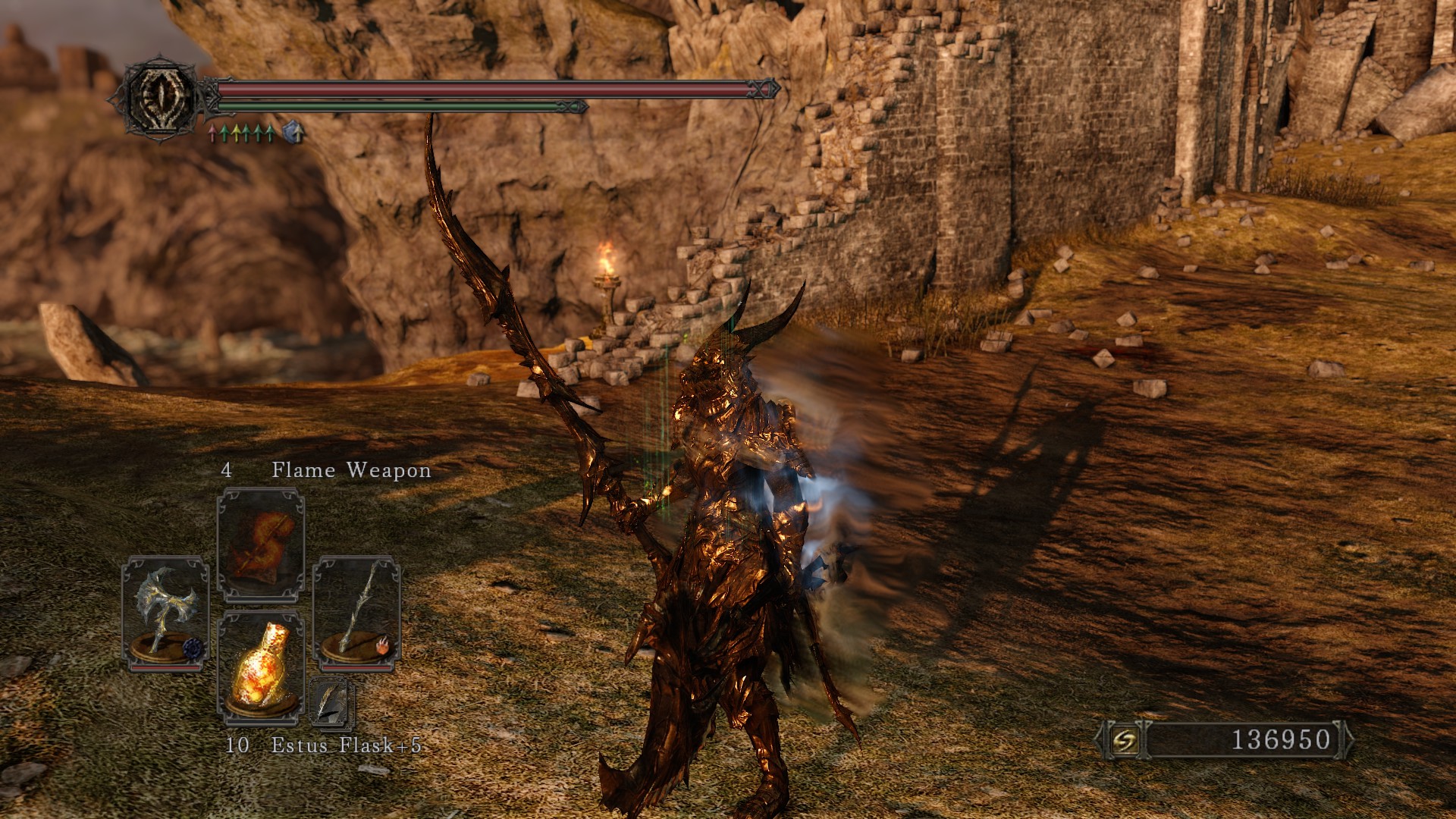Click the small feather item icon
The image size is (1456, 819).
click(331, 701)
